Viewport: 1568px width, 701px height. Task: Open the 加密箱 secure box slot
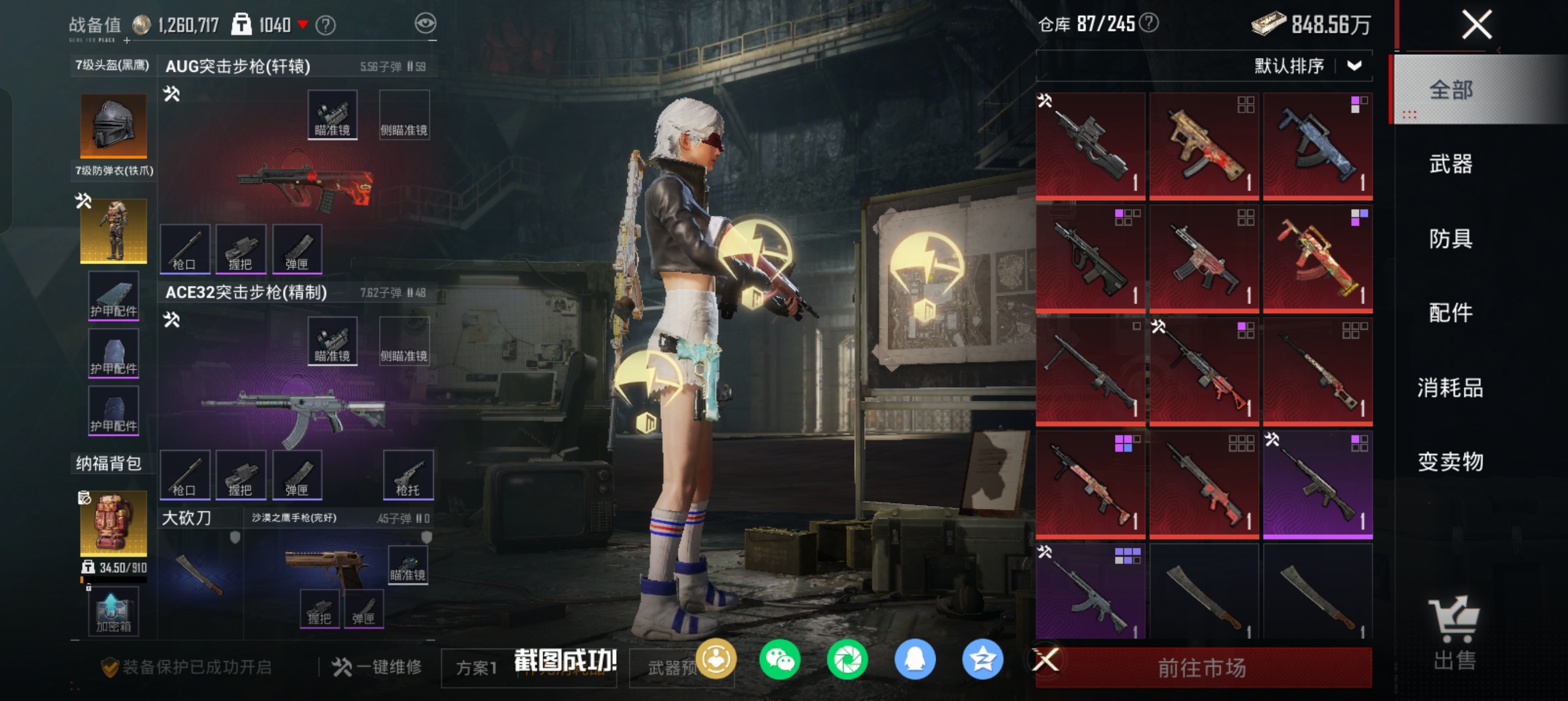[113, 612]
